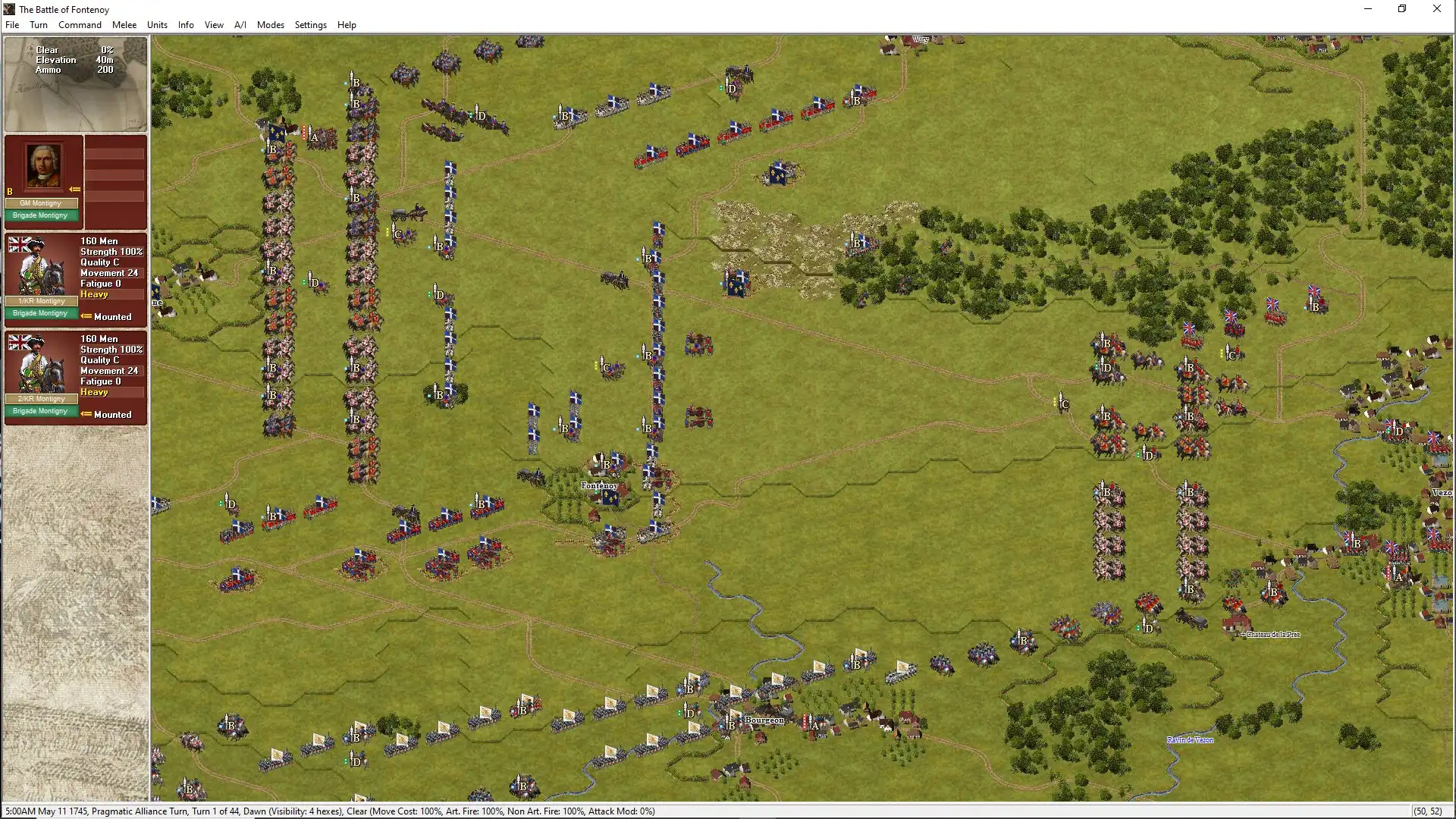This screenshot has width=1456, height=819.
Task: Click the 1/KR Montigny name label
Action: [x=42, y=301]
